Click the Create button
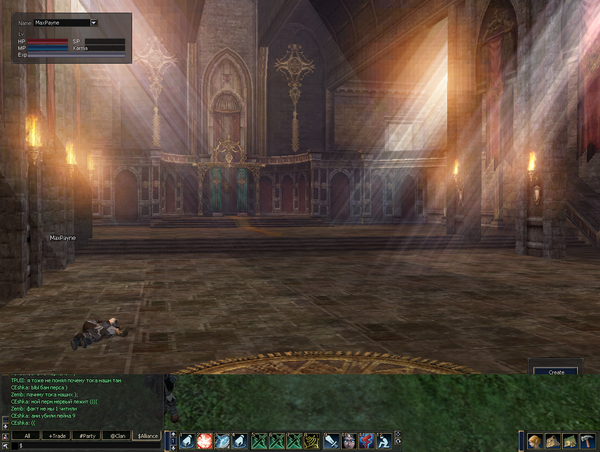 [556, 372]
